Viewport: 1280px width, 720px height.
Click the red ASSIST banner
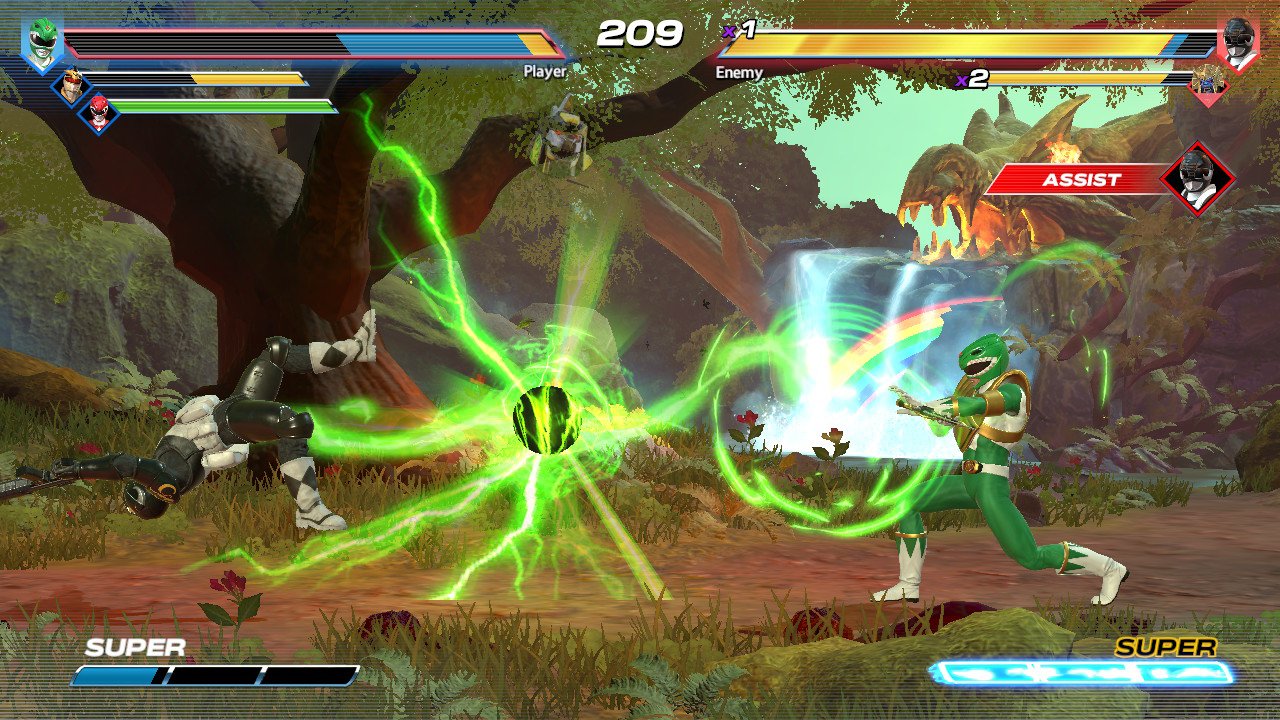tap(1078, 180)
